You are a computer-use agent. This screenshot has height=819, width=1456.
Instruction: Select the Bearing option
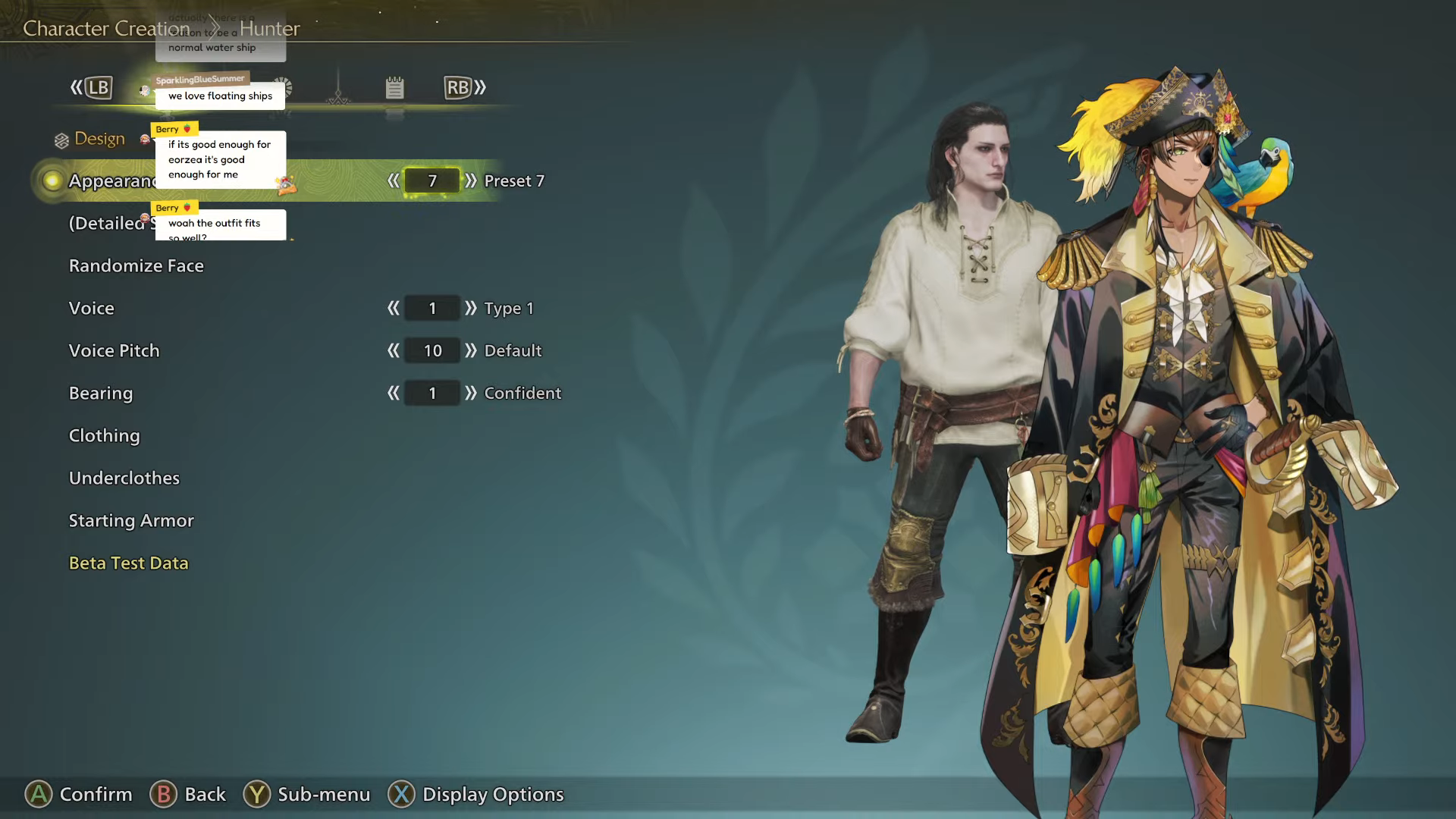pyautogui.click(x=101, y=394)
